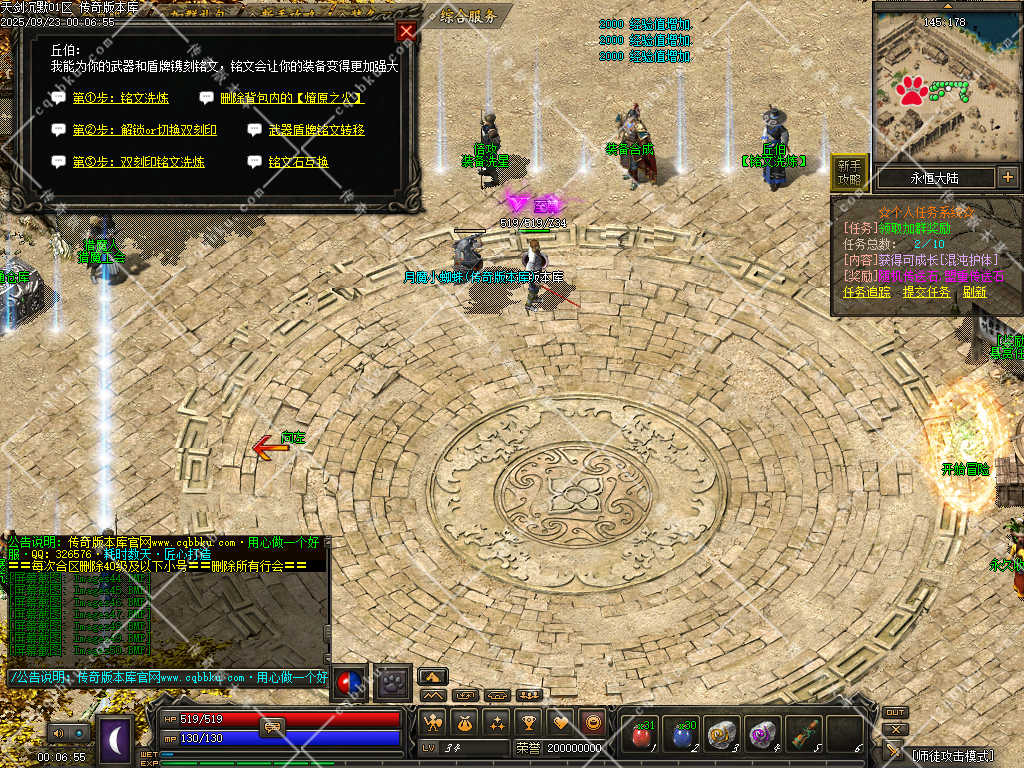Screen dimensions: 1024x768
Task: Click 任务追踪 in the quest panel
Action: pyautogui.click(x=866, y=292)
